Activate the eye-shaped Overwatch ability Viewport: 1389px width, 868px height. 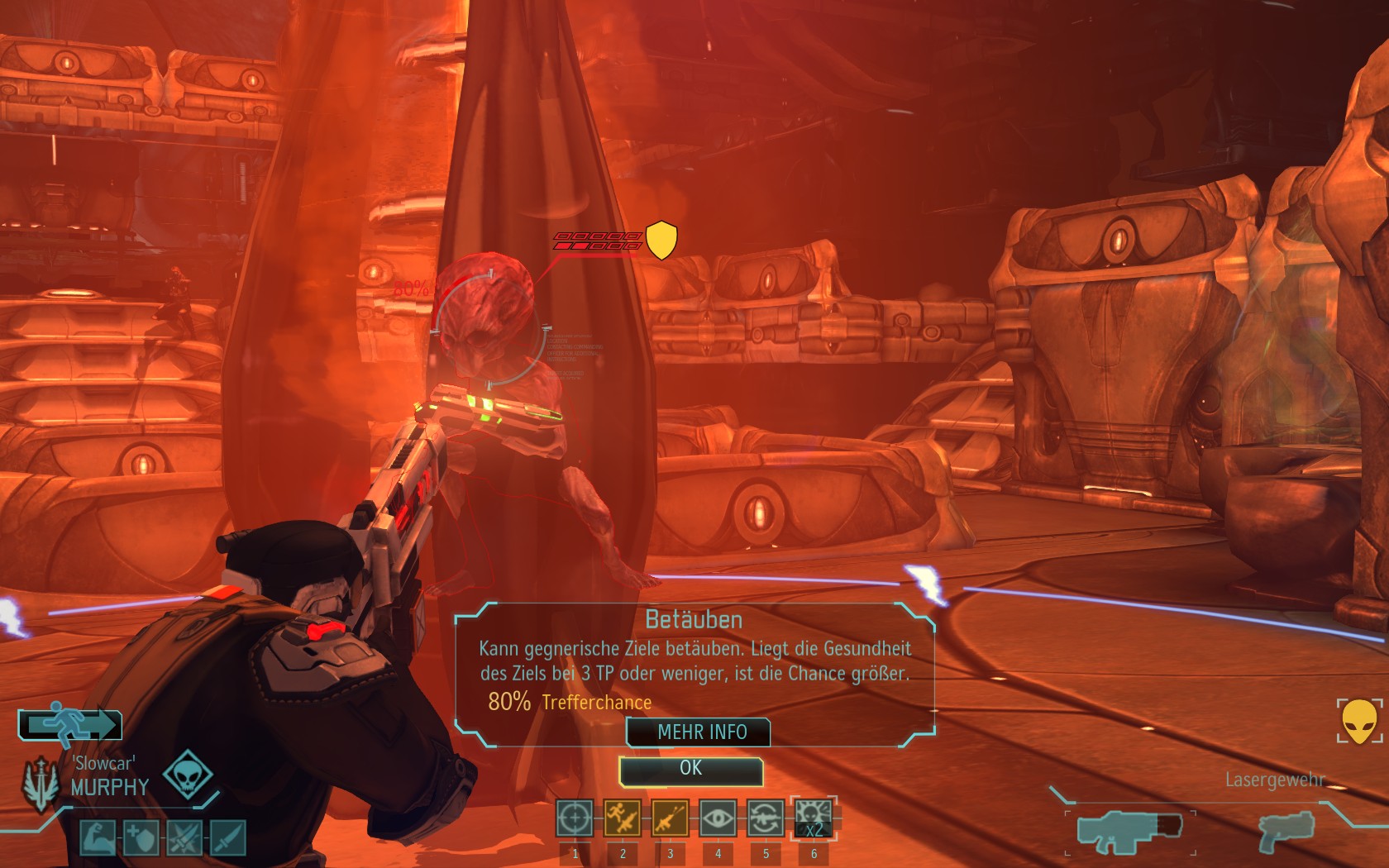click(x=718, y=818)
